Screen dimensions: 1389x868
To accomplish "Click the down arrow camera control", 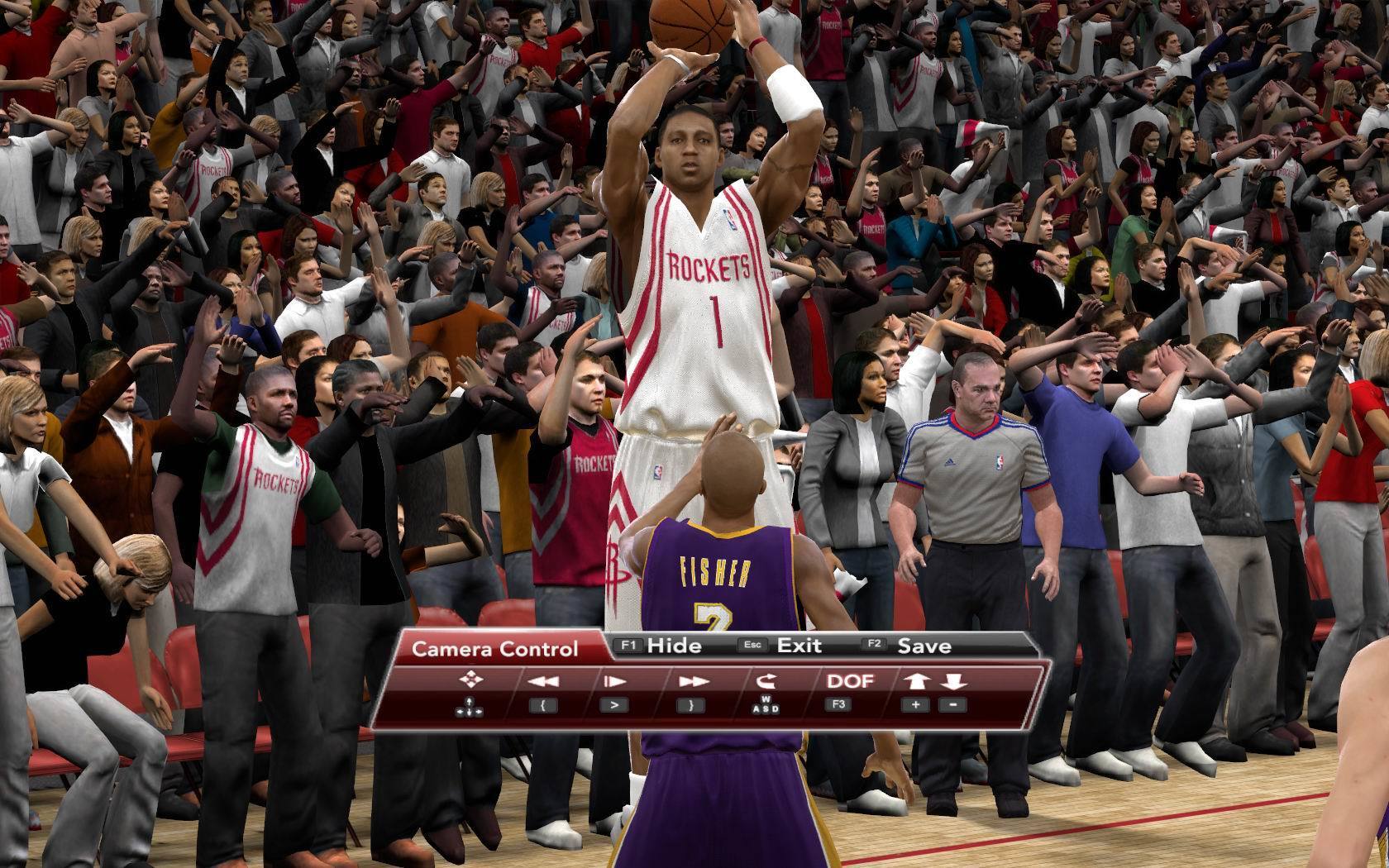I will click(953, 681).
